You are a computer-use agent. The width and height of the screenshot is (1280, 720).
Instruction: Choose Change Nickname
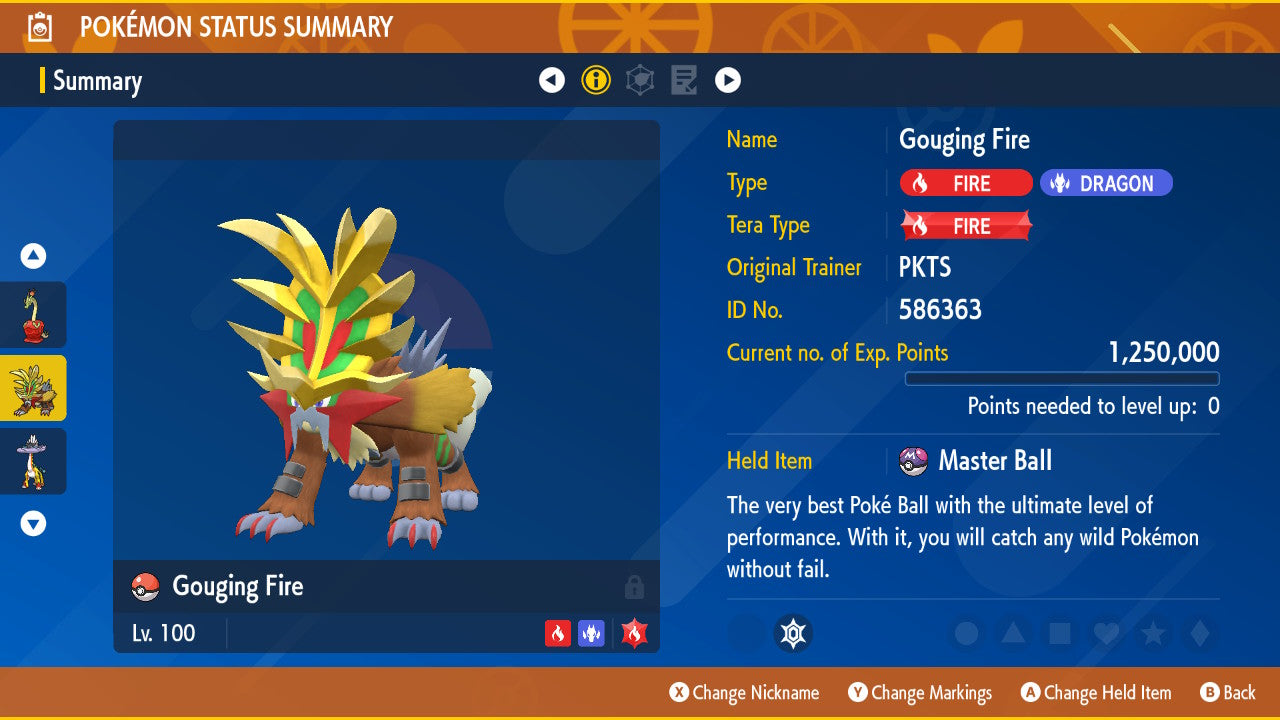point(745,693)
